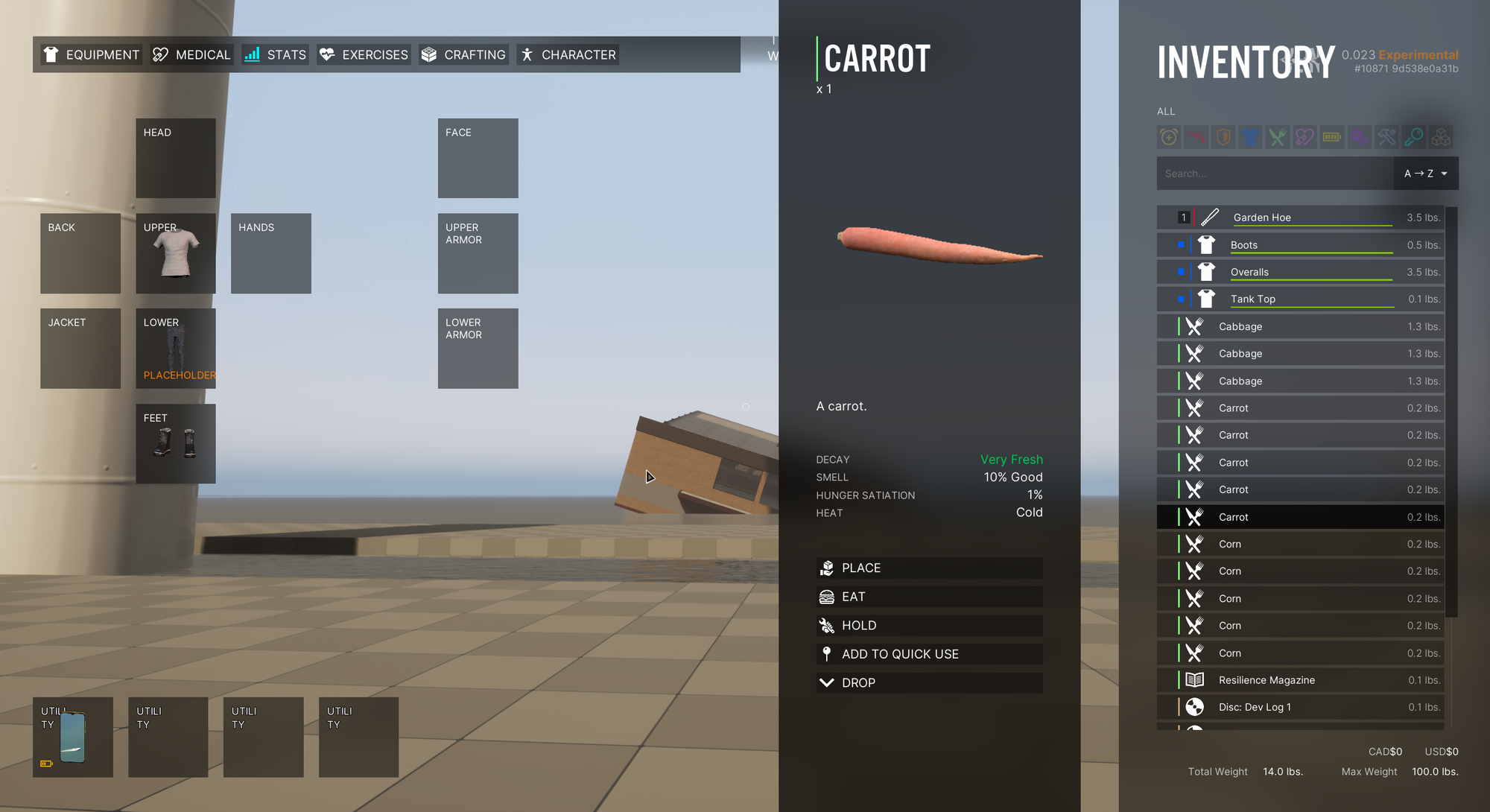Click the inventory search field
Screen dimensions: 1490x812
coord(1274,174)
